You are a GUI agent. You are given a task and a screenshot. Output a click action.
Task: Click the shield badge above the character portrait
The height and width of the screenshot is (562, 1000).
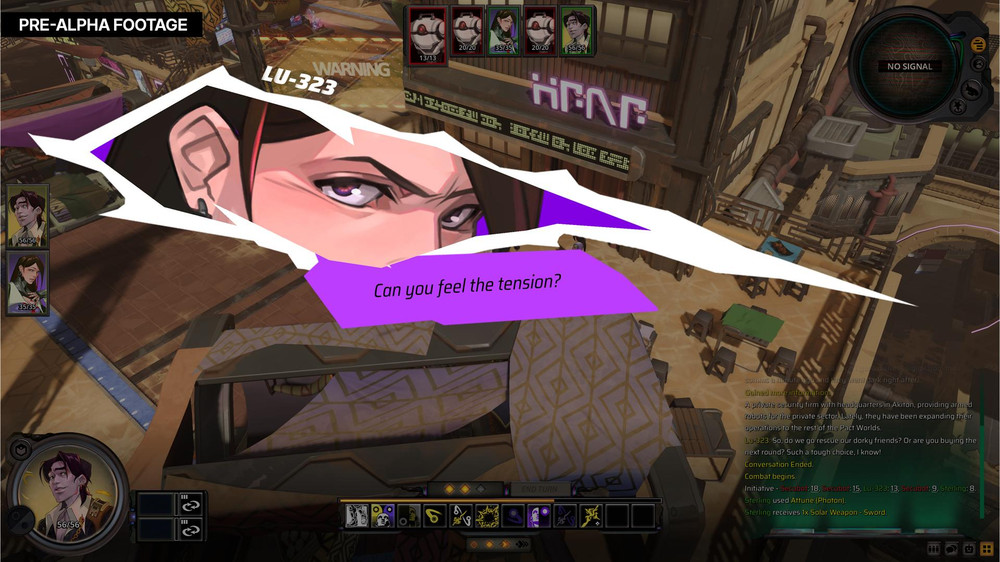[x=19, y=451]
